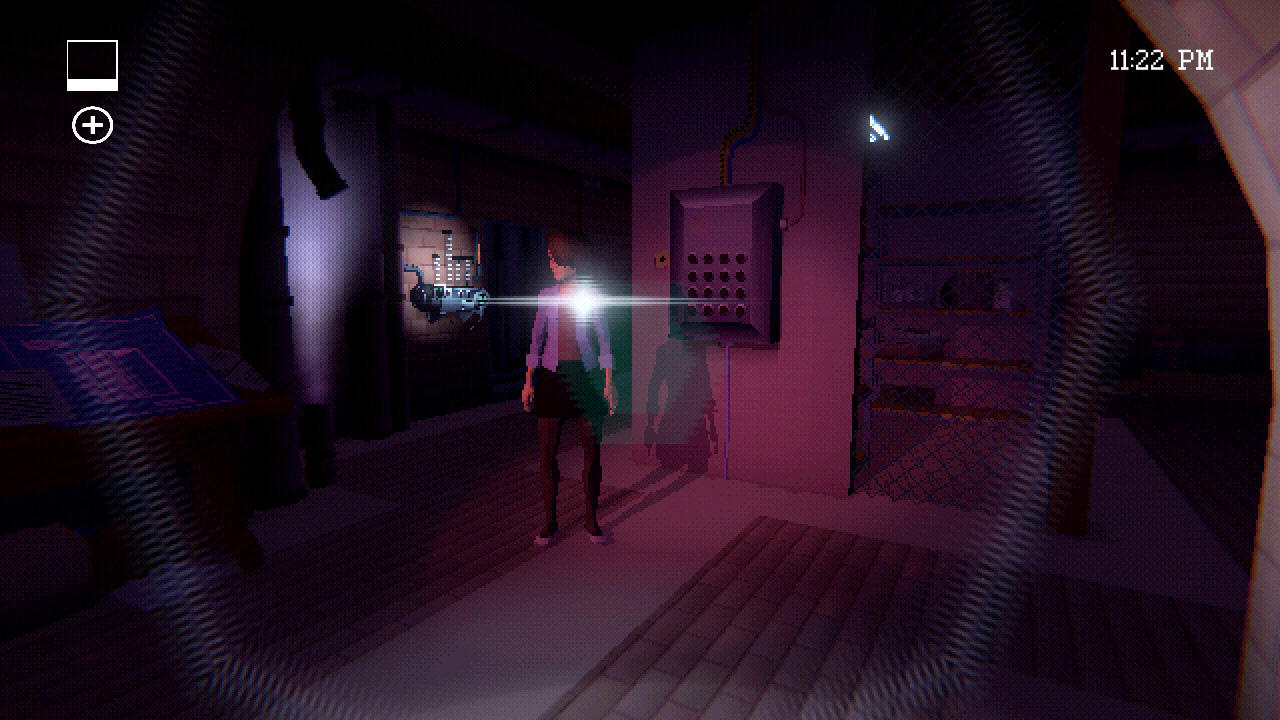
Task: Click the small yellow switch above the panel
Action: [x=660, y=260]
